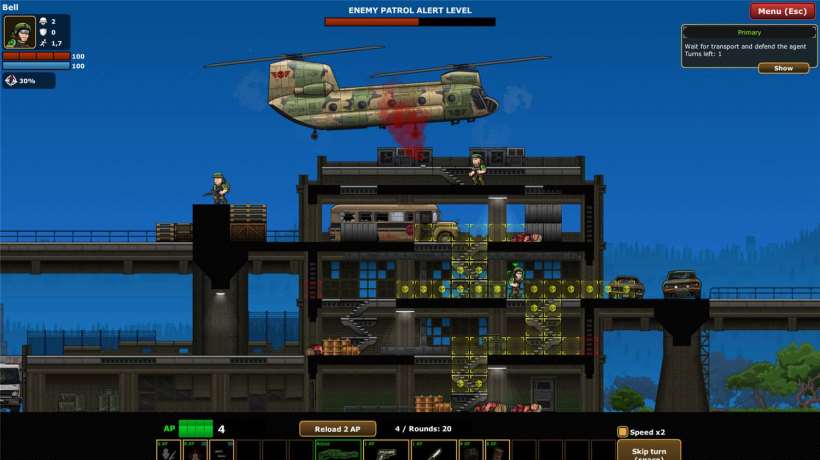Click Show on the Primary objective panel
The image size is (820, 460).
(x=783, y=68)
